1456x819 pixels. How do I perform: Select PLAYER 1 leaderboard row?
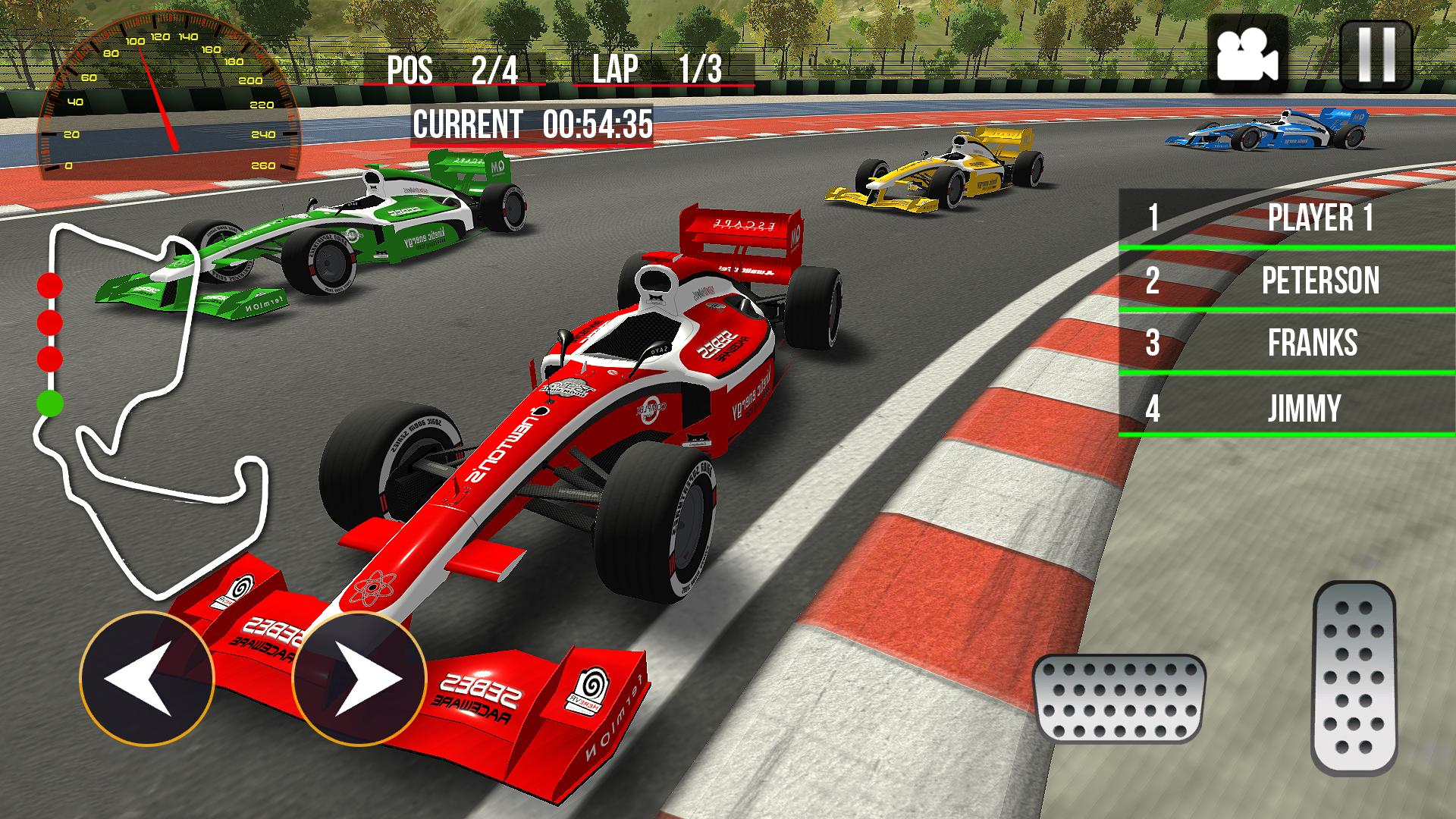[x=1287, y=218]
